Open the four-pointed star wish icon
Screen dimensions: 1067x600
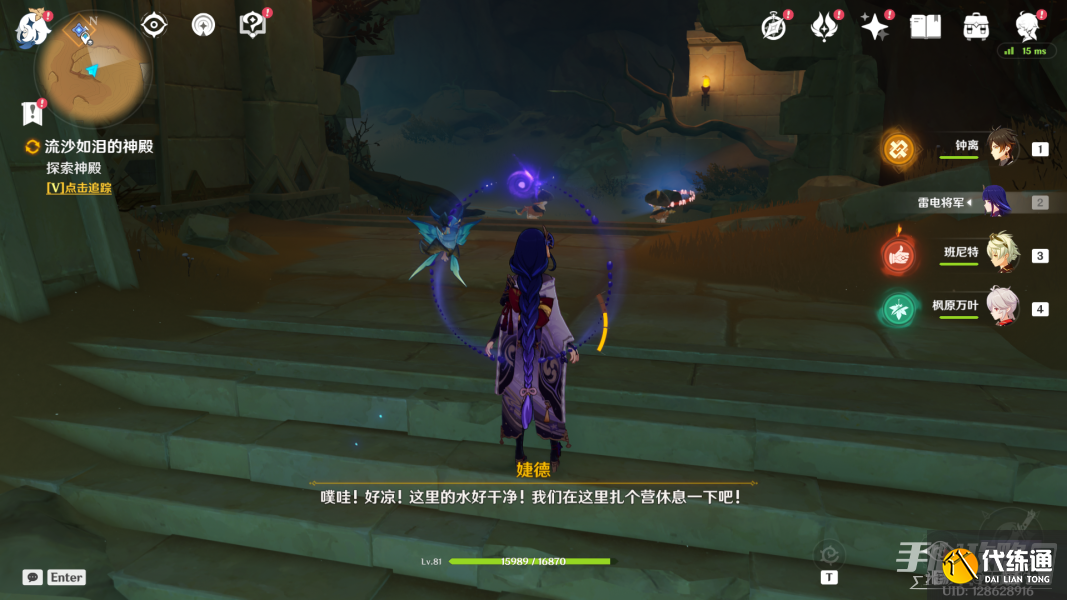875,27
